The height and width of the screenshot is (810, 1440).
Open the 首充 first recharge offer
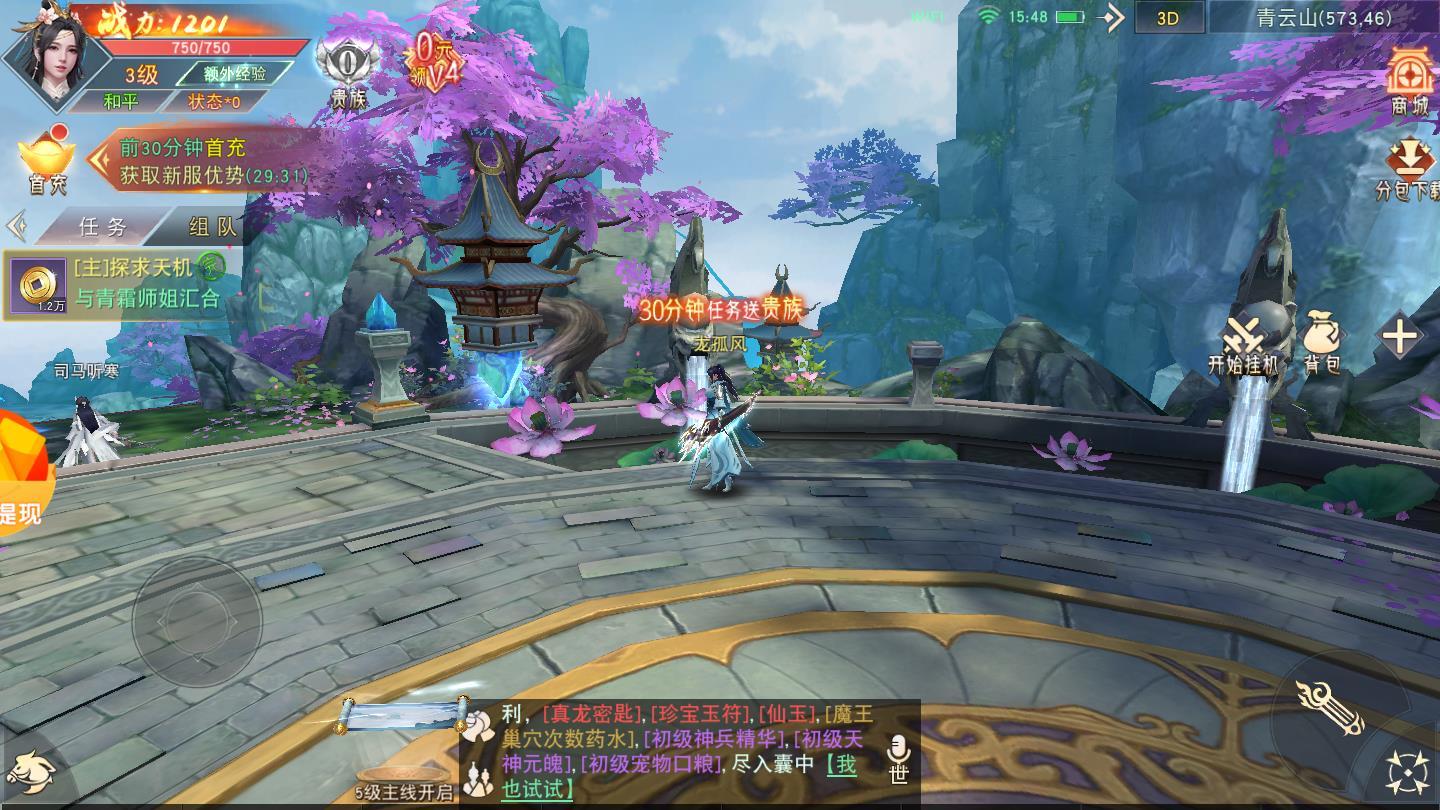[x=46, y=161]
